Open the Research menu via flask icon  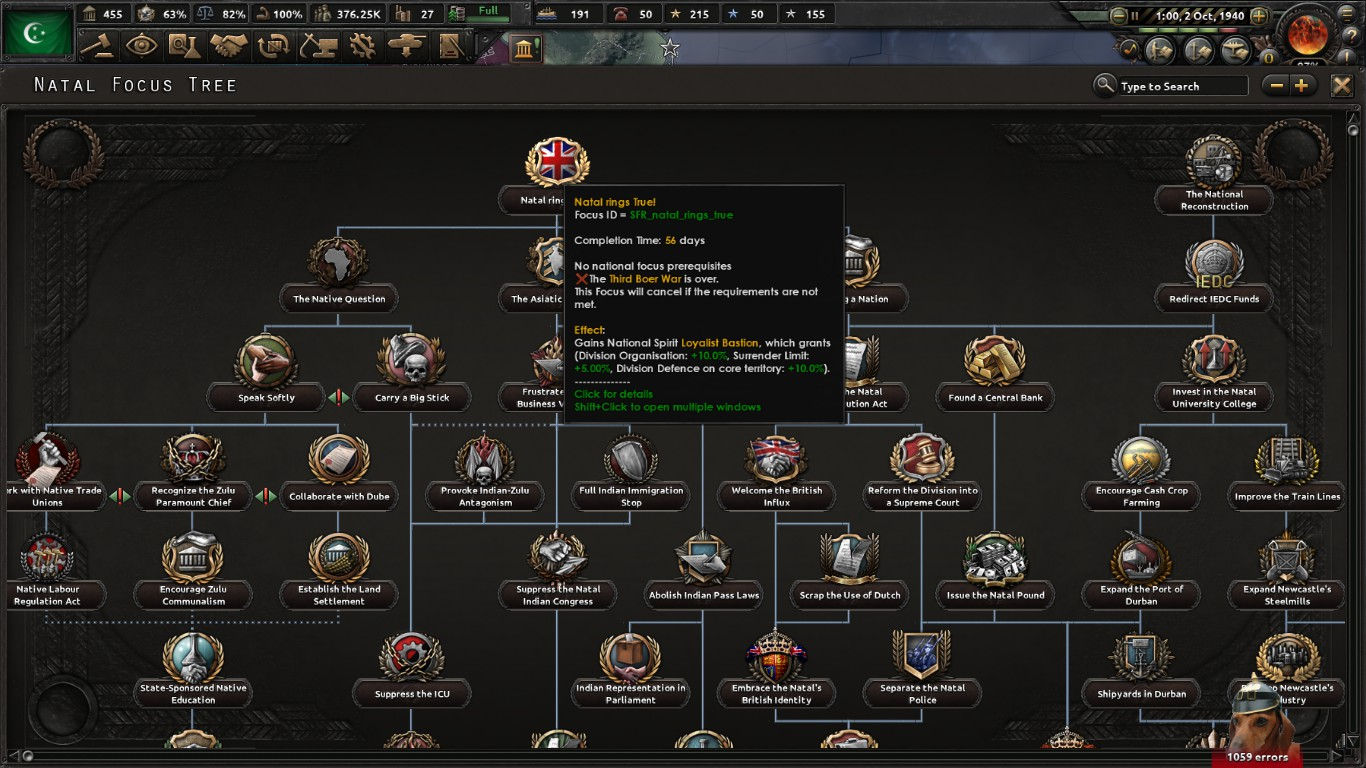186,46
